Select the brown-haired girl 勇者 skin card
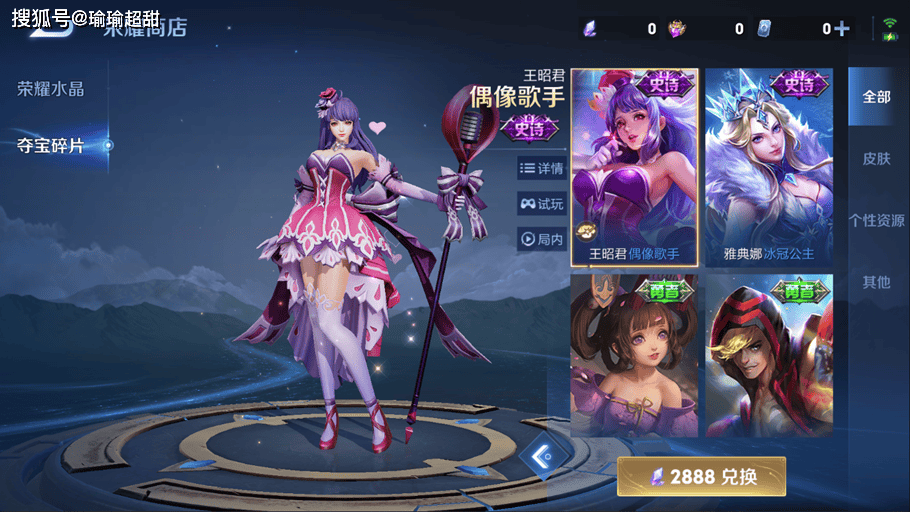This screenshot has height=512, width=910. click(x=634, y=355)
